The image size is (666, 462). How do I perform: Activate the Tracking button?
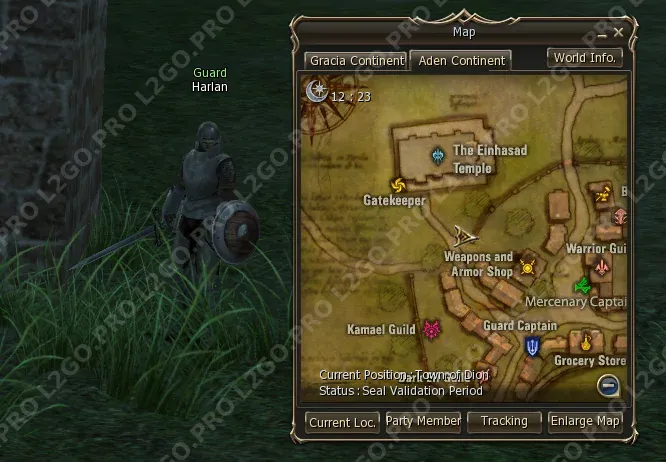504,422
